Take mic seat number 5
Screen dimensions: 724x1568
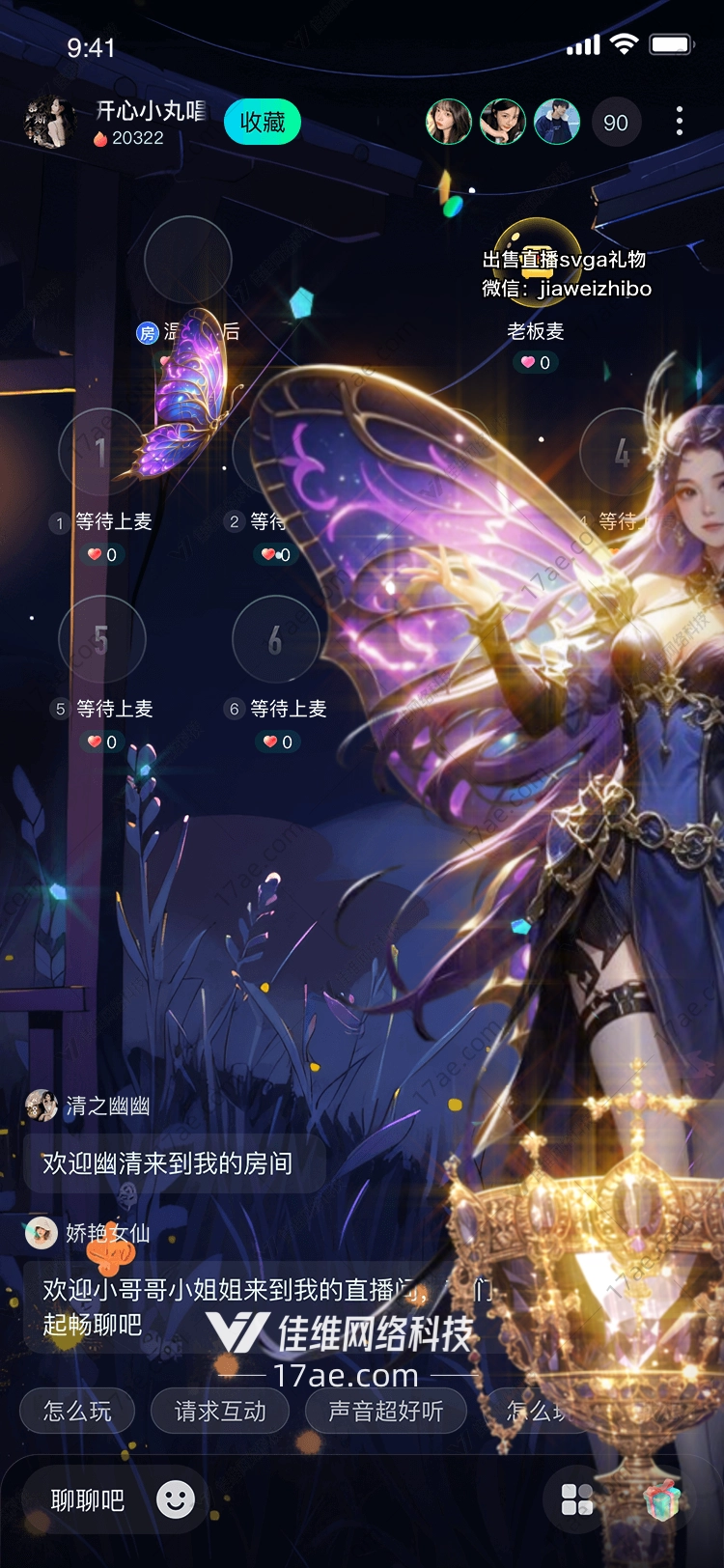(101, 639)
